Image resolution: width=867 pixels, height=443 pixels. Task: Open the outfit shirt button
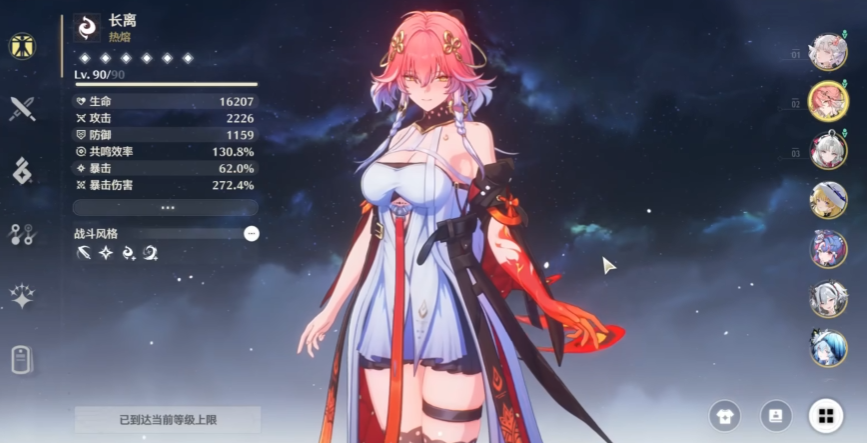coord(725,415)
